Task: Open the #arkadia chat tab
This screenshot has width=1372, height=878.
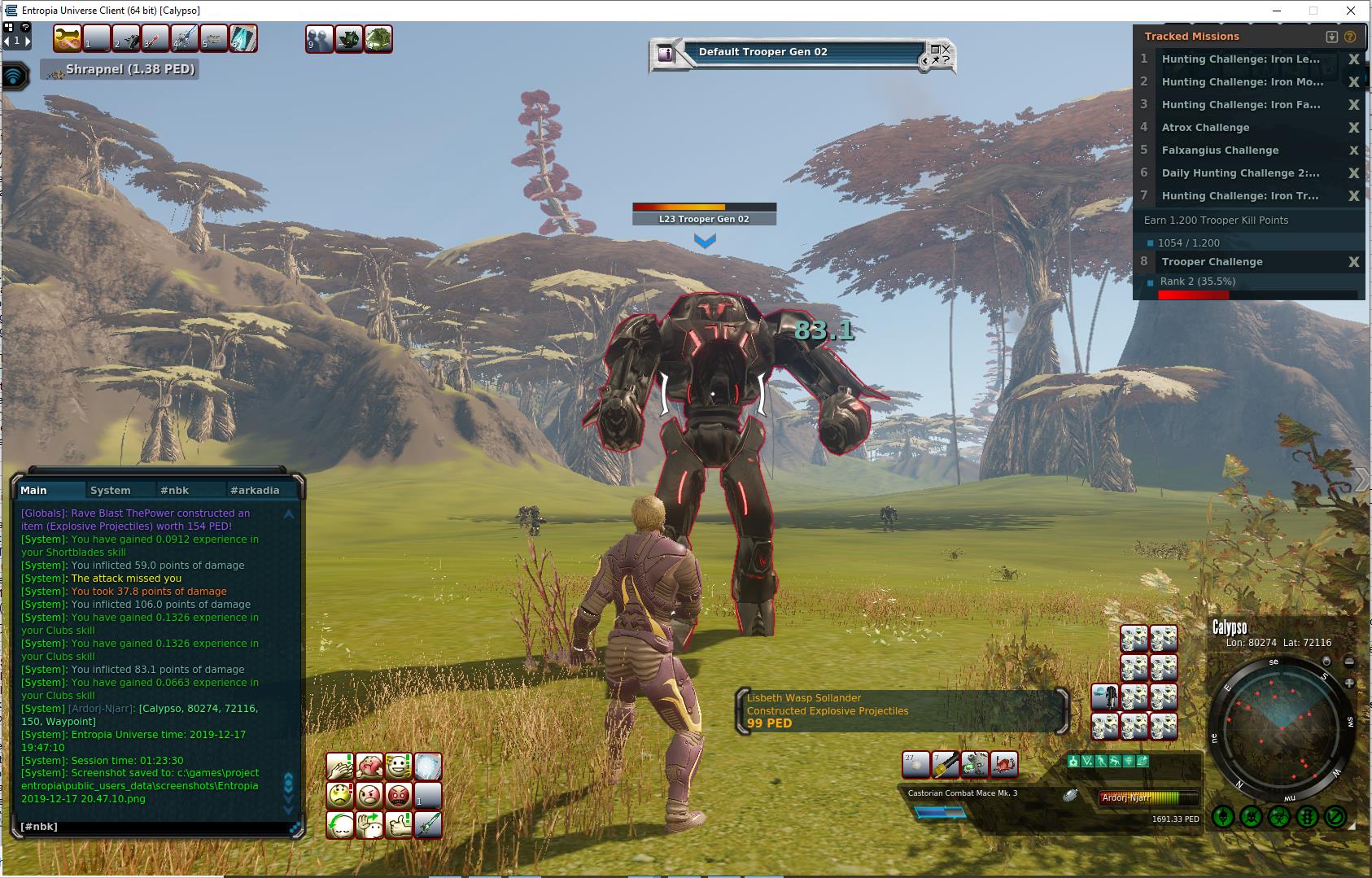Action: 255,490
